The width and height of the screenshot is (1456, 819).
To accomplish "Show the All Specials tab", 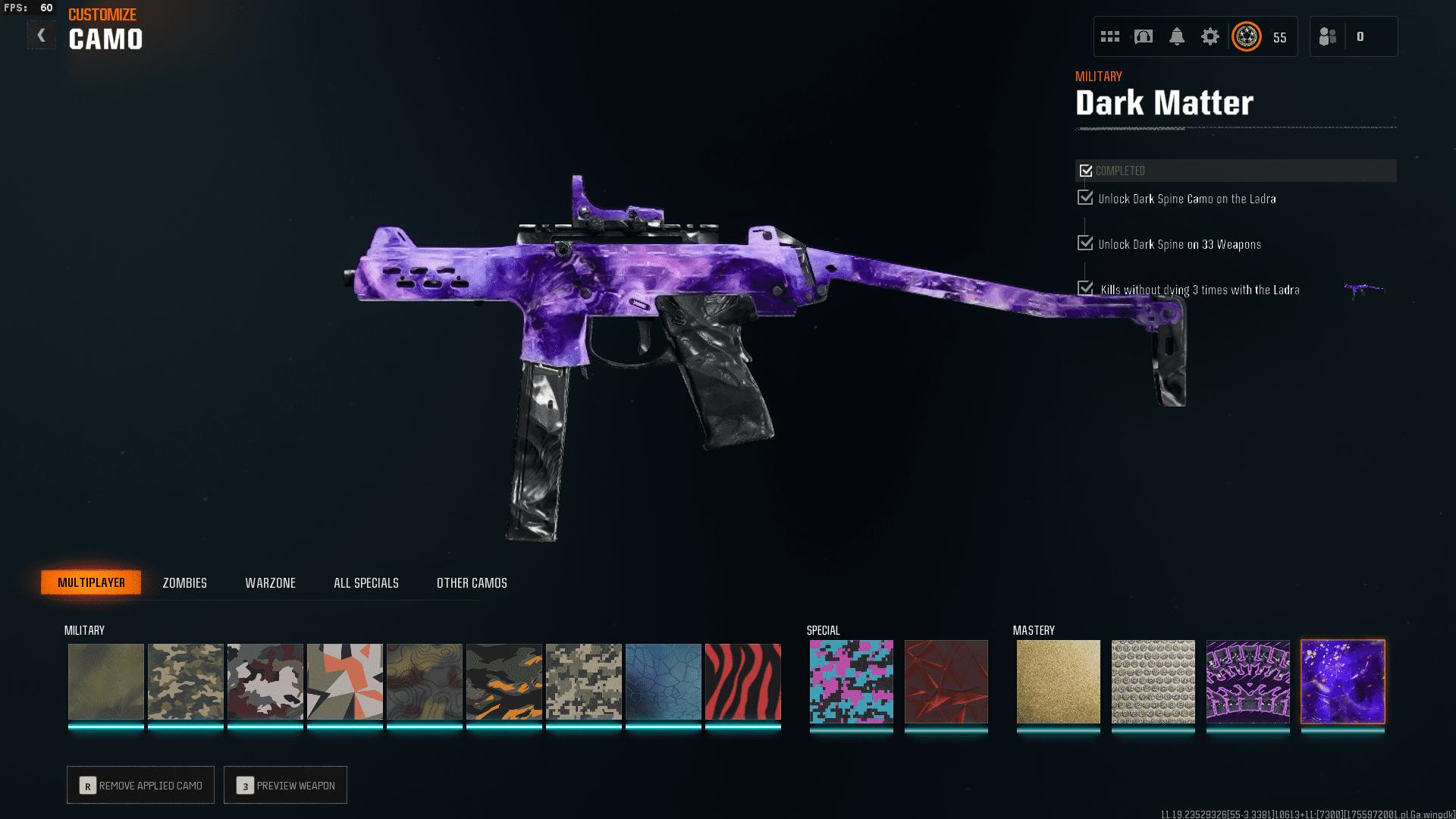I will point(366,582).
